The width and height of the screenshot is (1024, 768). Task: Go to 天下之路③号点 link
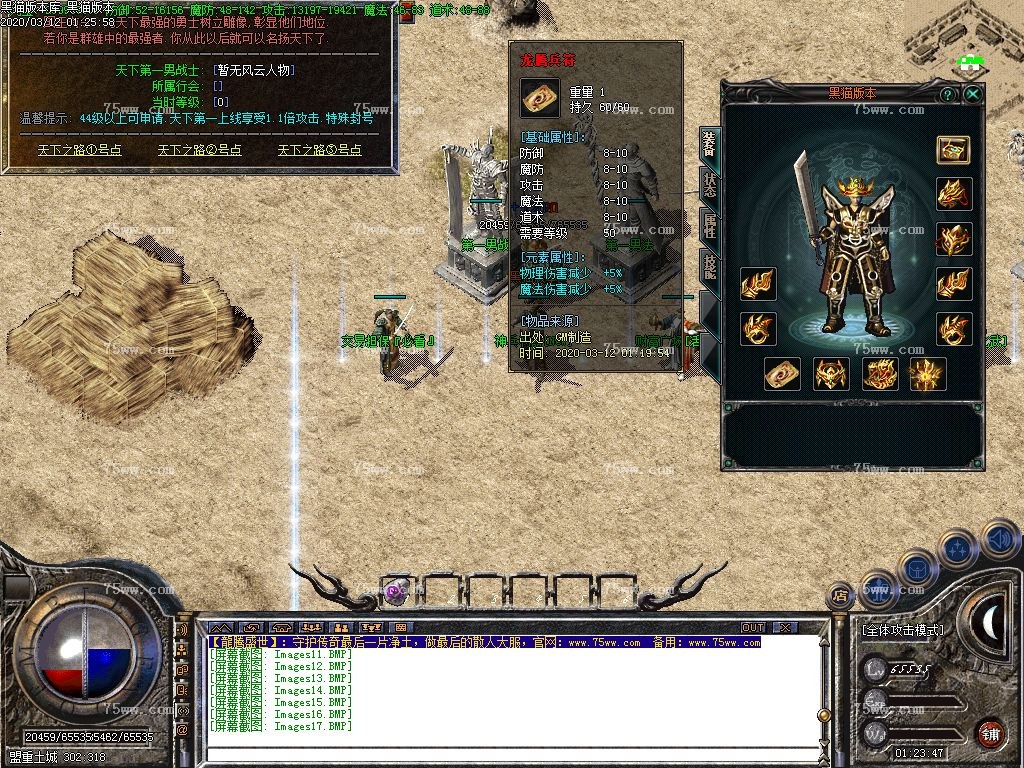click(320, 150)
